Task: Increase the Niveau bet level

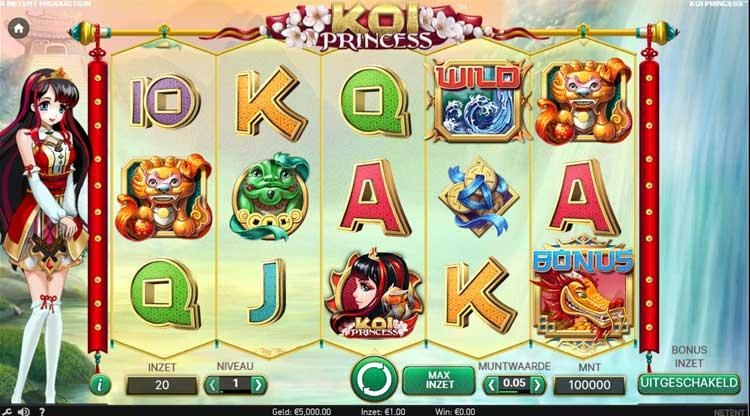Action: tap(258, 384)
